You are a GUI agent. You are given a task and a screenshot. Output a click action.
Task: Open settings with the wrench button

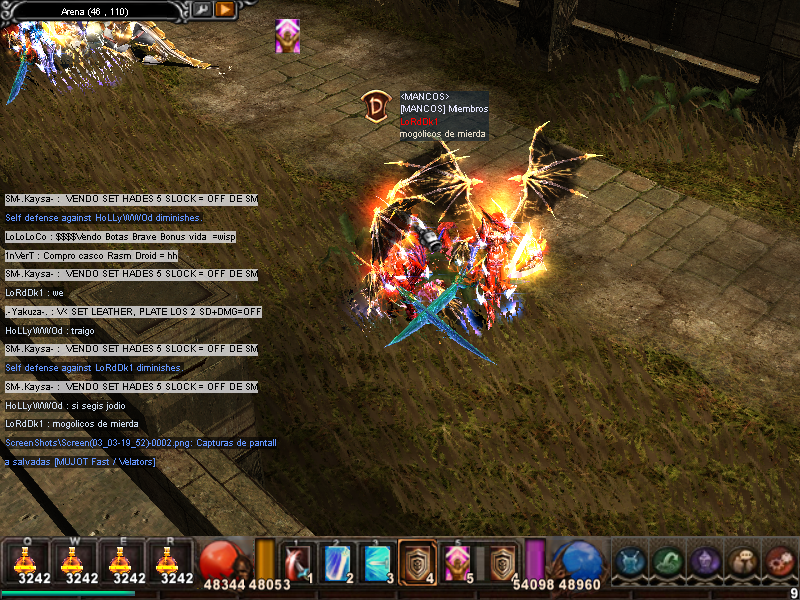[203, 10]
